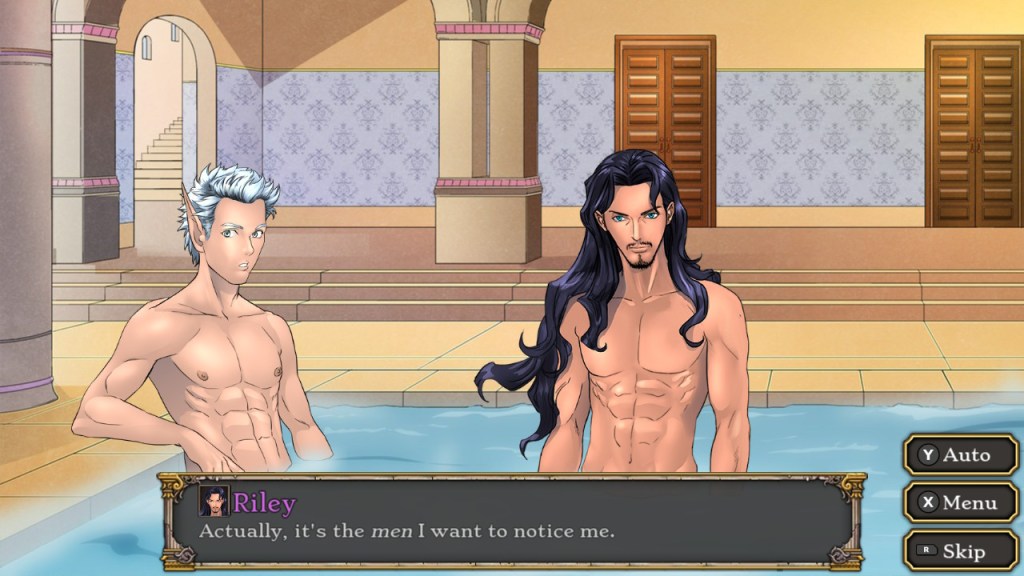This screenshot has height=576, width=1024.
Task: Open the Menu button
Action: (961, 503)
